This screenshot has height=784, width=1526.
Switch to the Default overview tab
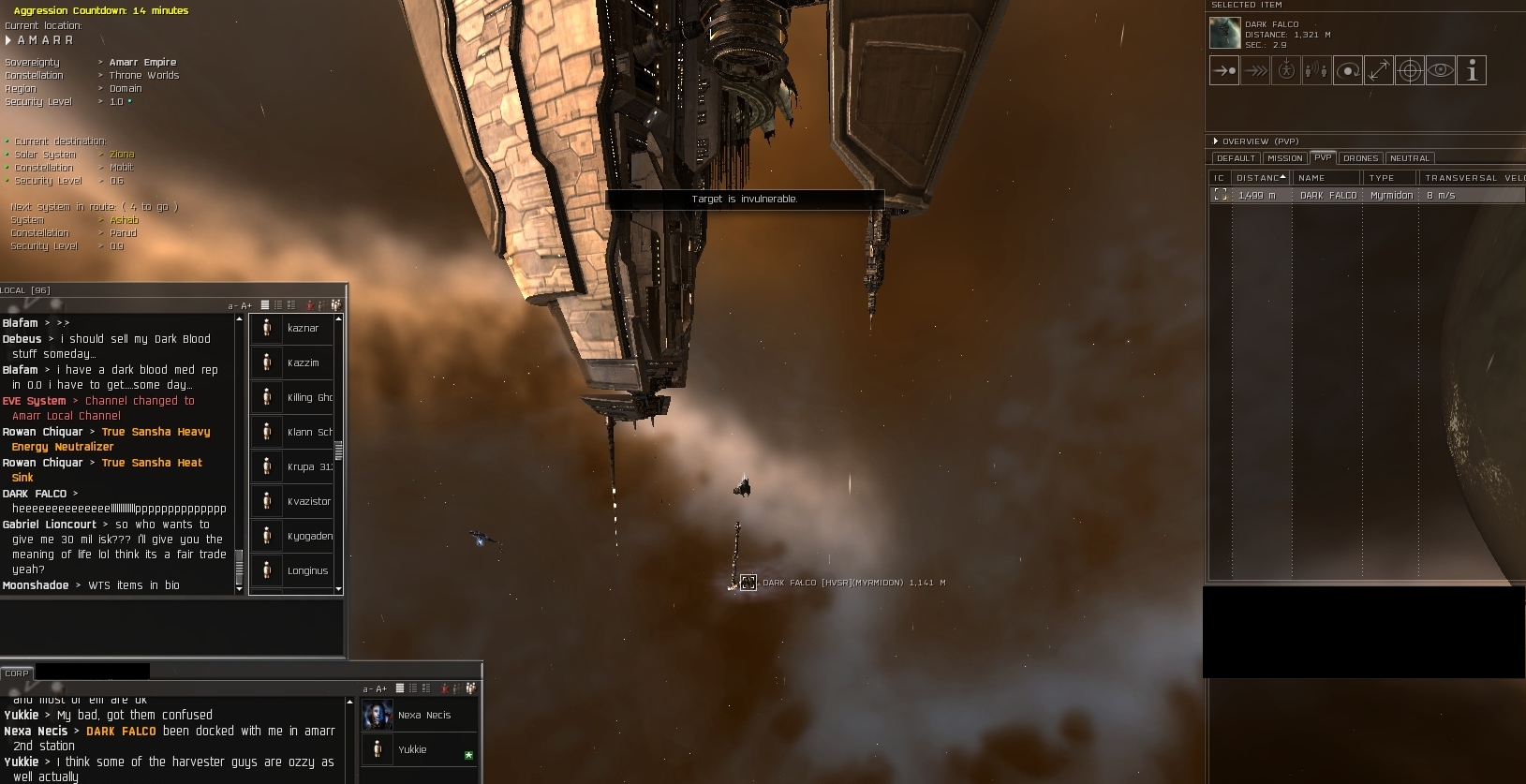pos(1236,158)
